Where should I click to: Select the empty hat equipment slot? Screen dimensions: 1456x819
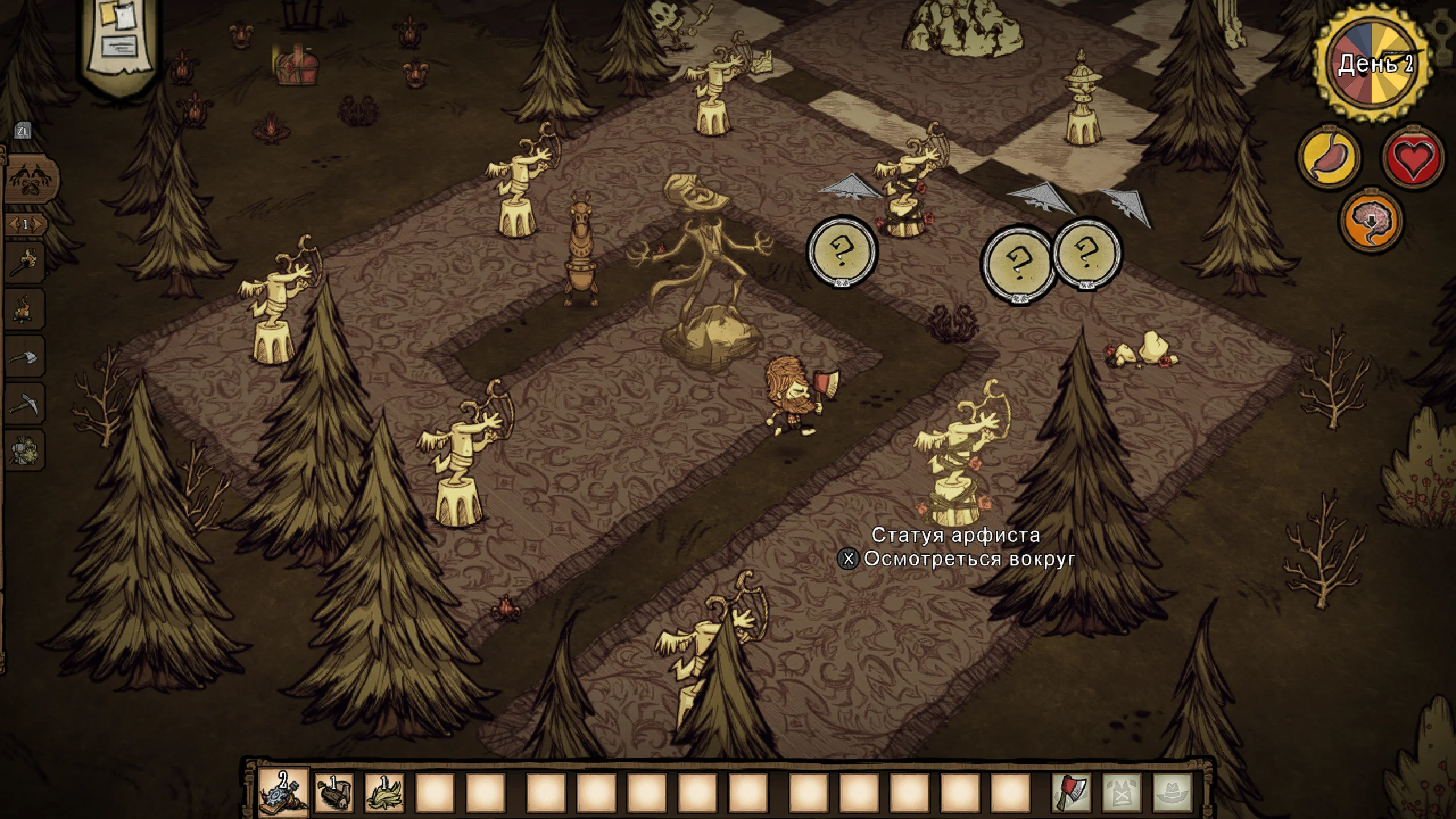point(1172,793)
